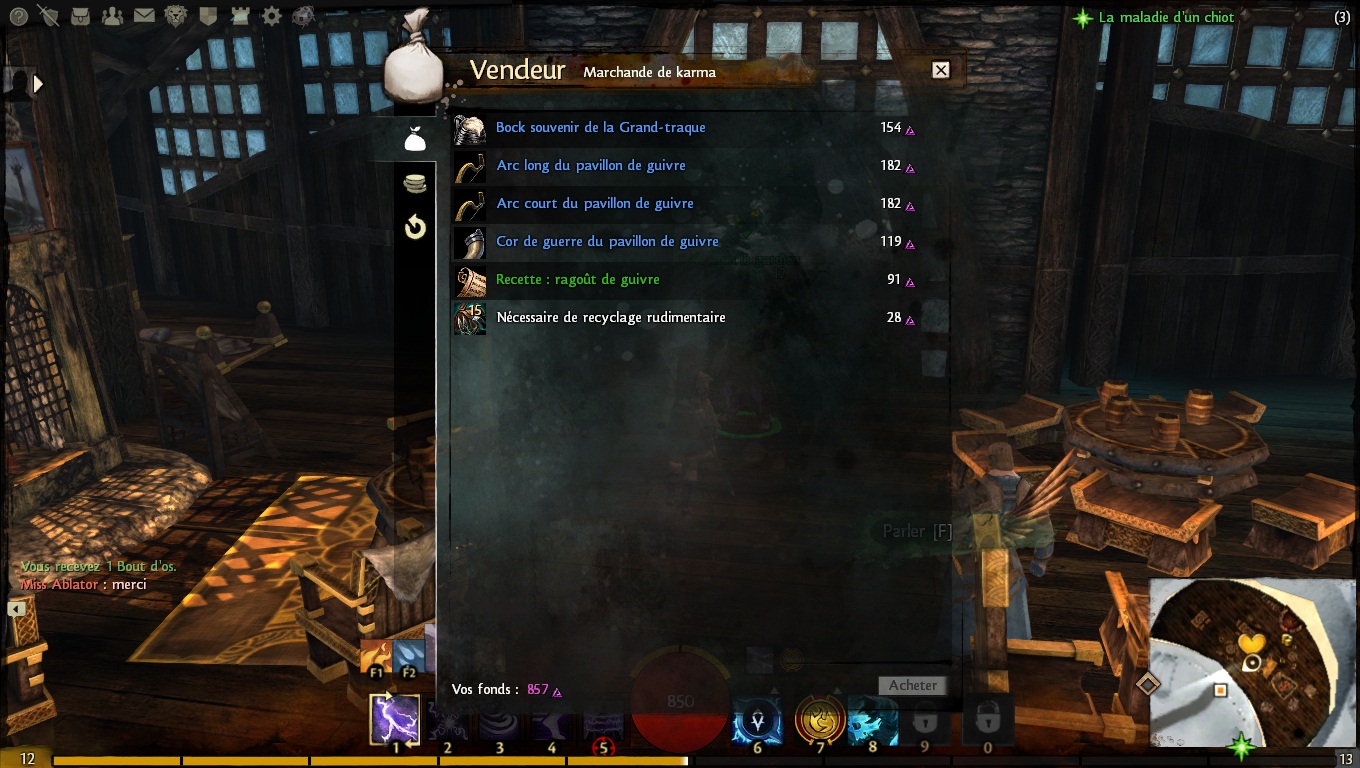Viewport: 1360px width, 768px height.
Task: Open the buyback tab (circular arrow icon)
Action: click(415, 228)
